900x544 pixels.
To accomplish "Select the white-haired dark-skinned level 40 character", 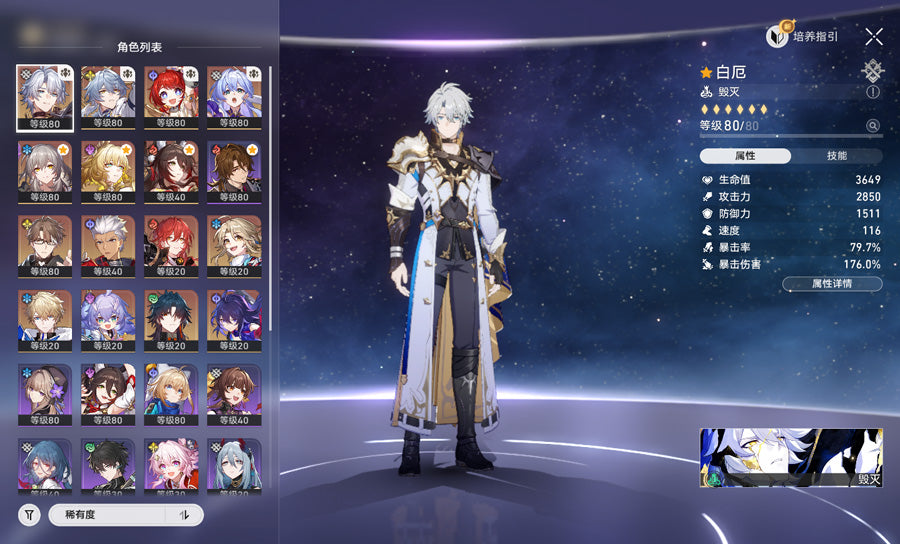I will [107, 245].
